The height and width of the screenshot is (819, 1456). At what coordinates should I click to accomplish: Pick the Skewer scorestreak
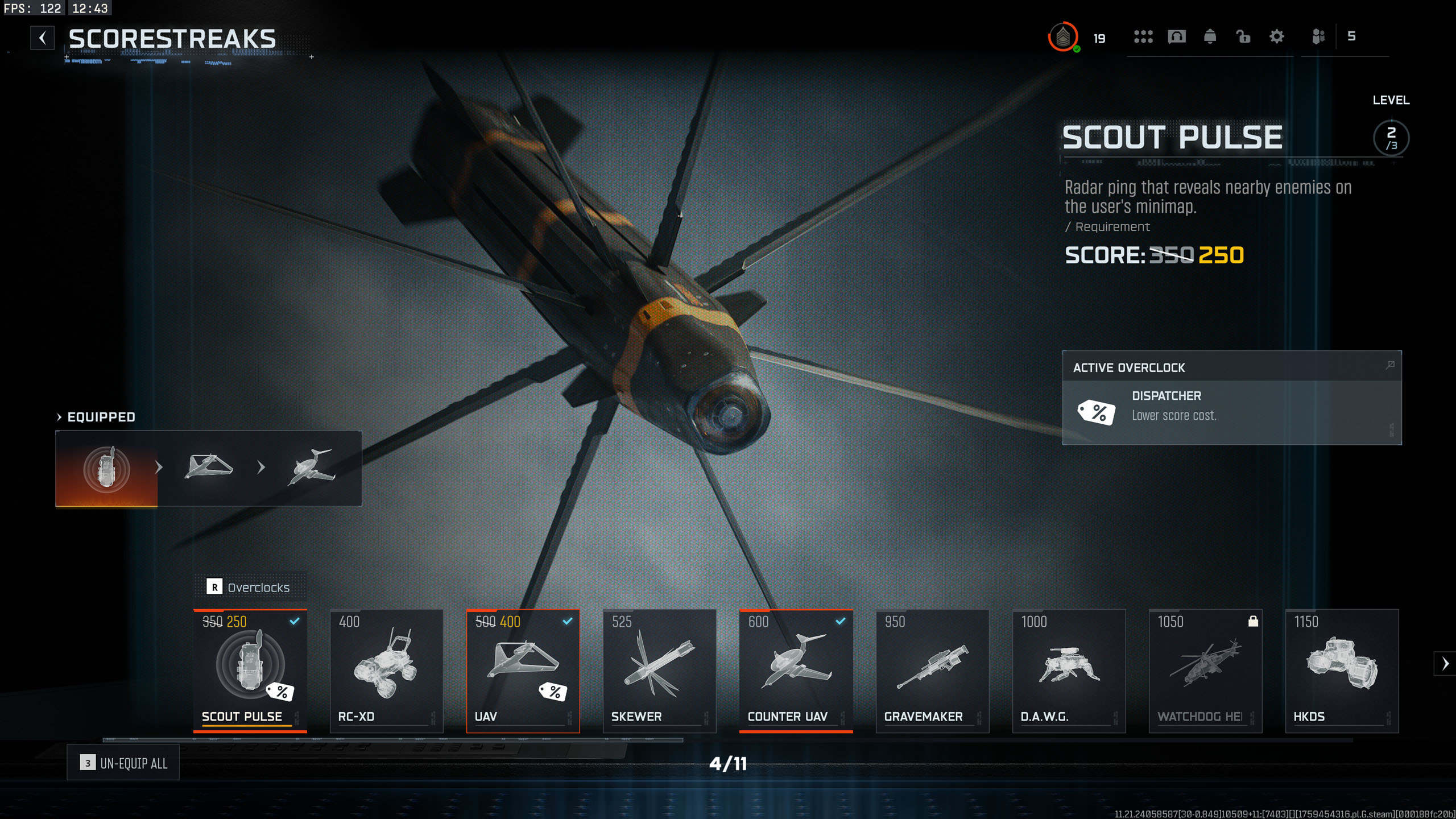click(660, 670)
